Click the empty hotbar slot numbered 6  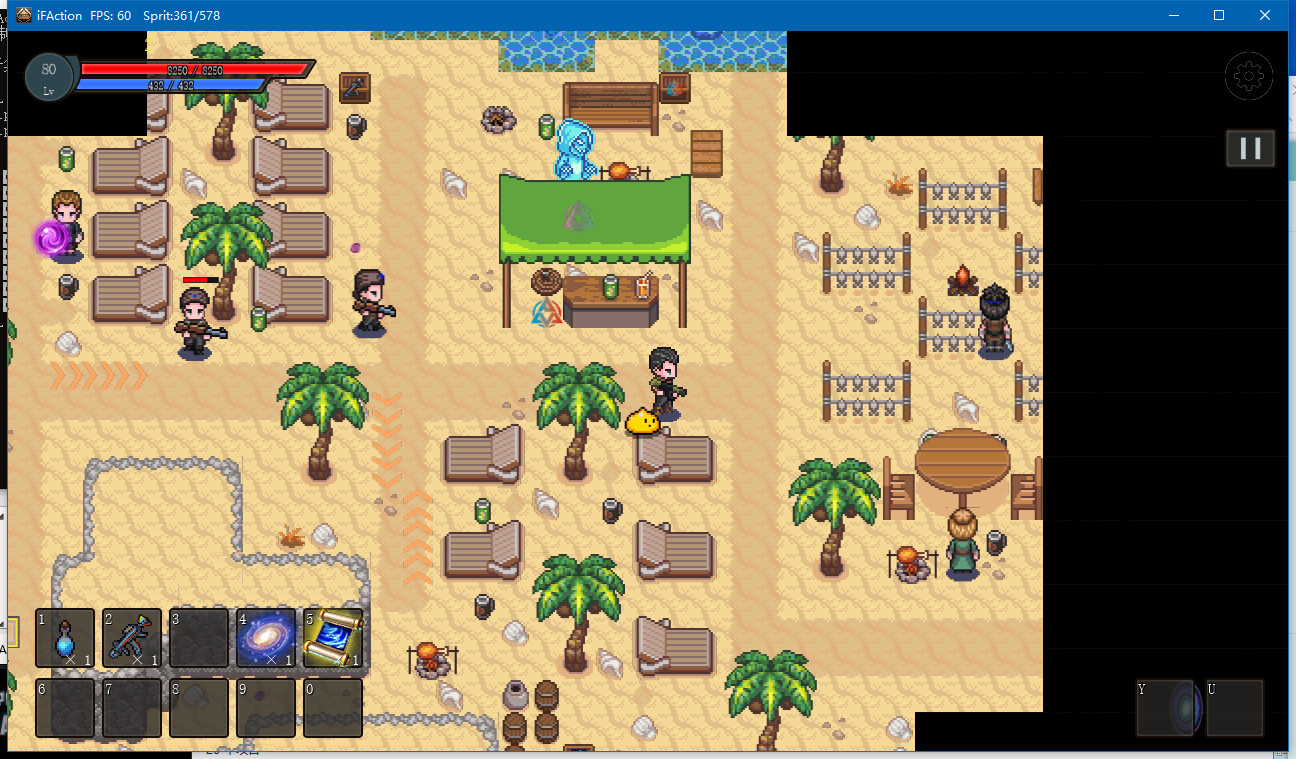(65, 708)
